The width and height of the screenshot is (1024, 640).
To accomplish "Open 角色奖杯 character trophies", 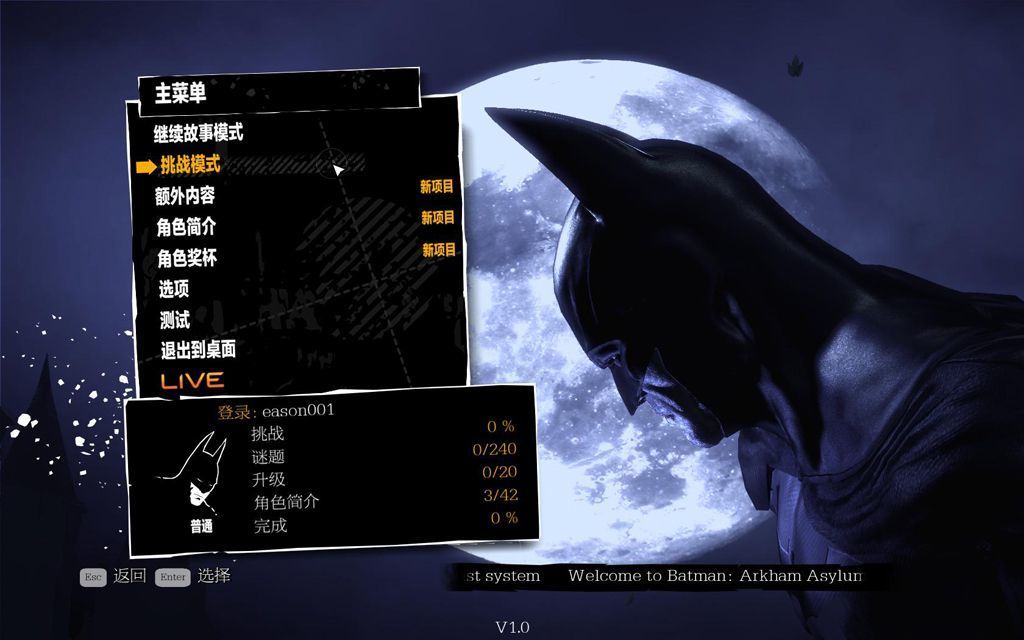I will tap(187, 258).
